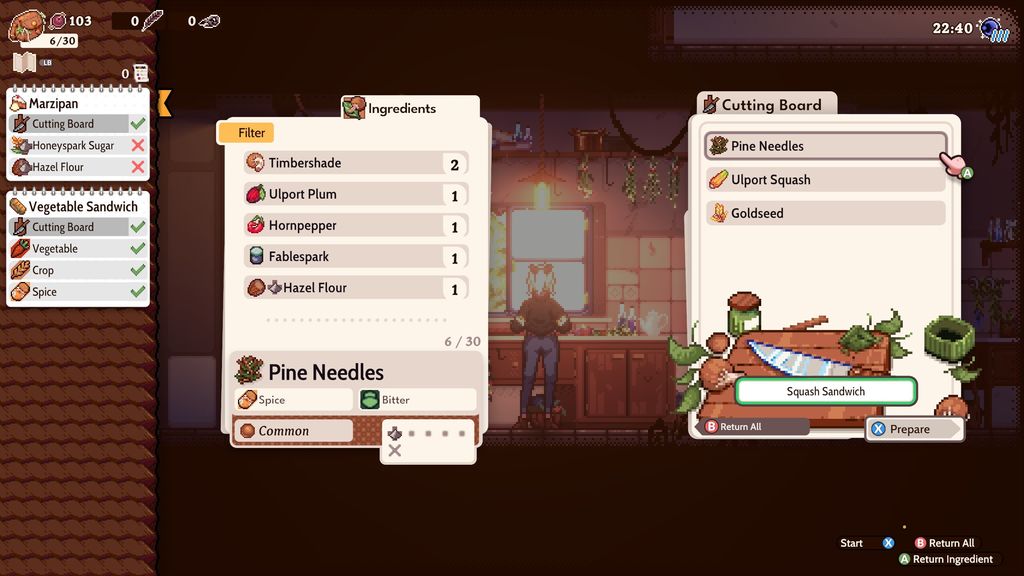Select Goldseed on the cutting board
Screen dimensions: 1024x576
(x=825, y=213)
